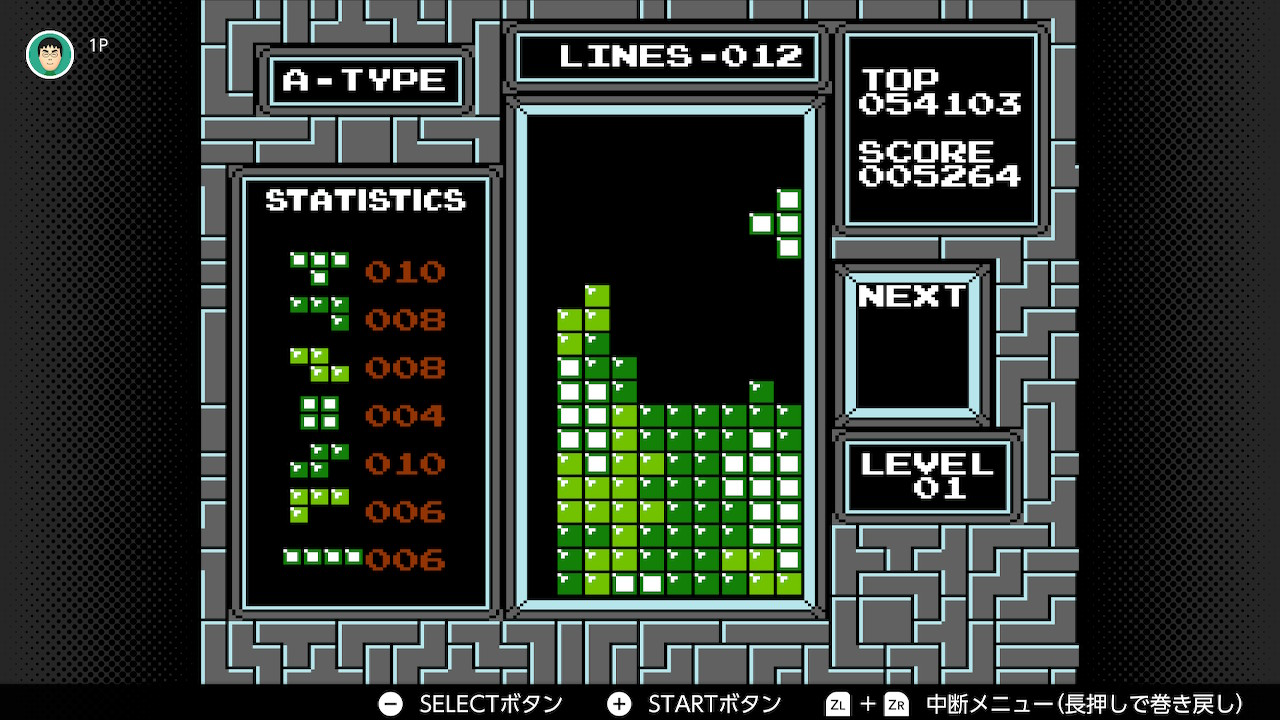Select the T-piece icon in Statistics
Viewport: 1280px width, 720px height.
click(320, 268)
